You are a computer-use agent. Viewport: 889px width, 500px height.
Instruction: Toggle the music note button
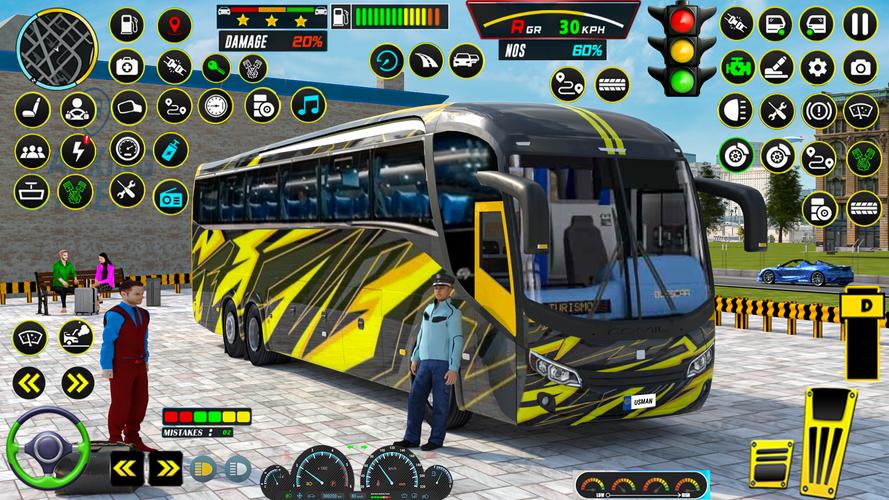[308, 105]
